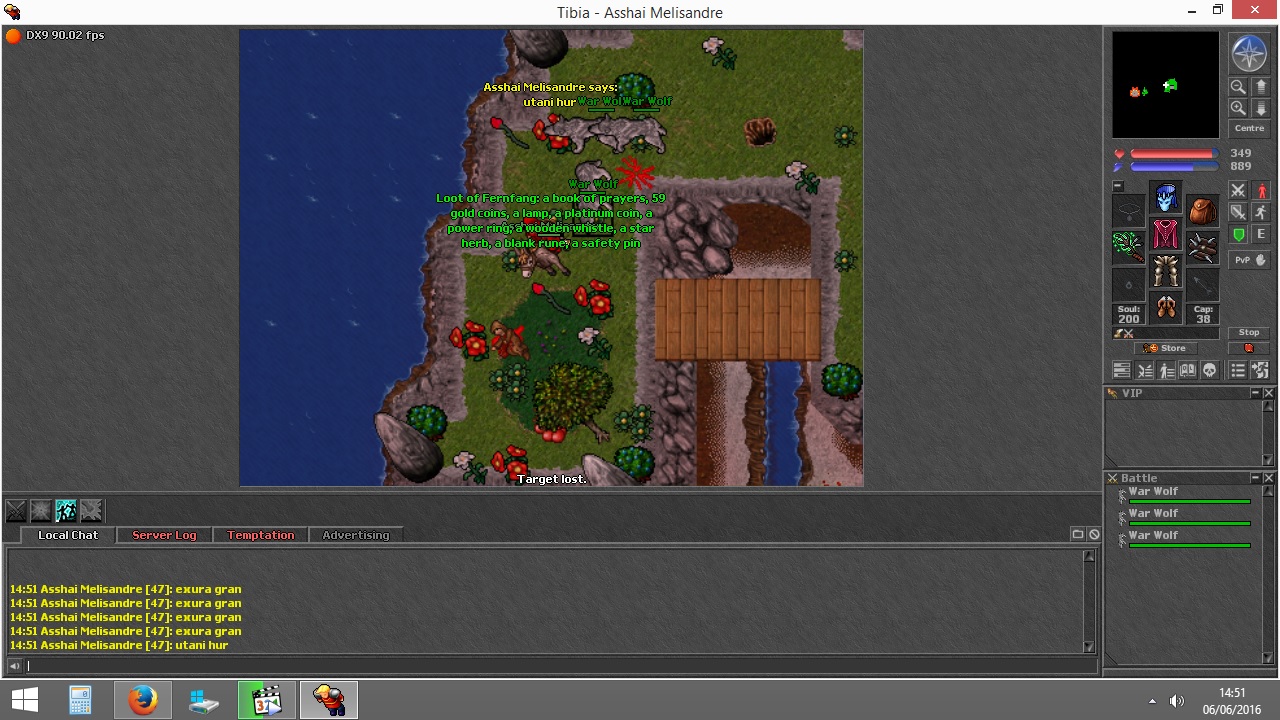Open the Store
Viewport: 1280px width, 720px height.
pyautogui.click(x=1166, y=348)
